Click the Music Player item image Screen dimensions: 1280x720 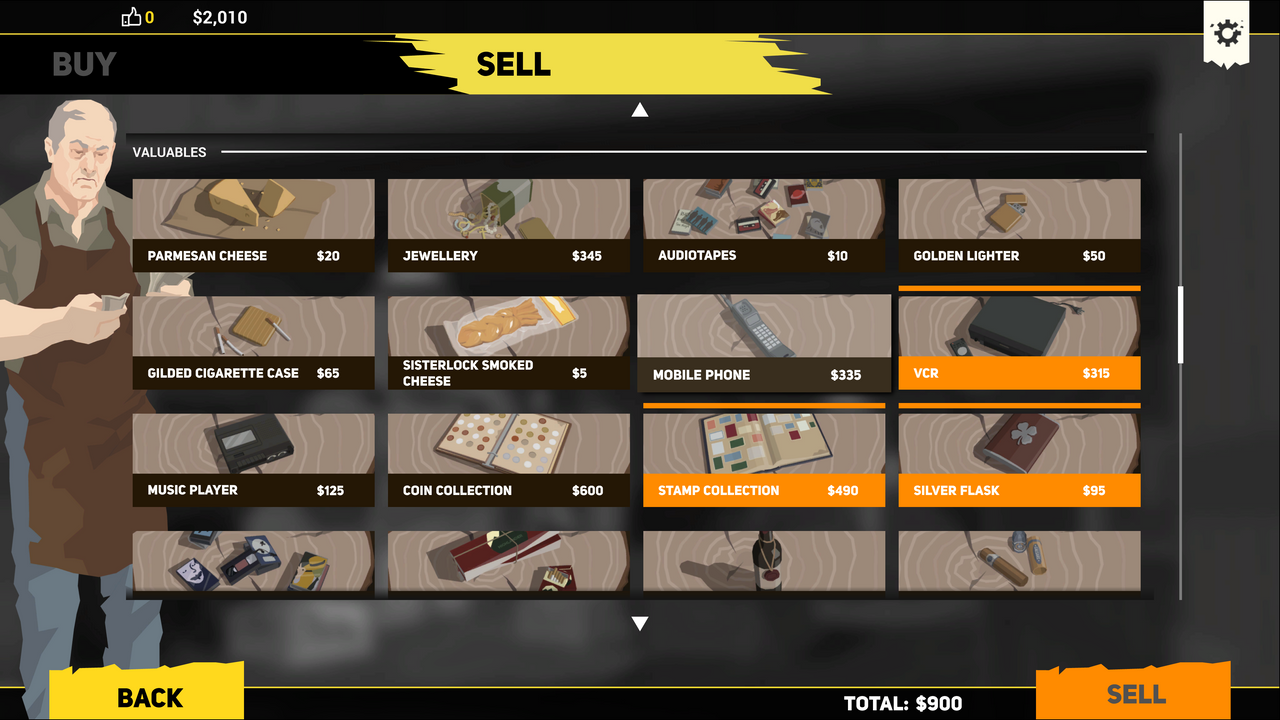[x=253, y=443]
